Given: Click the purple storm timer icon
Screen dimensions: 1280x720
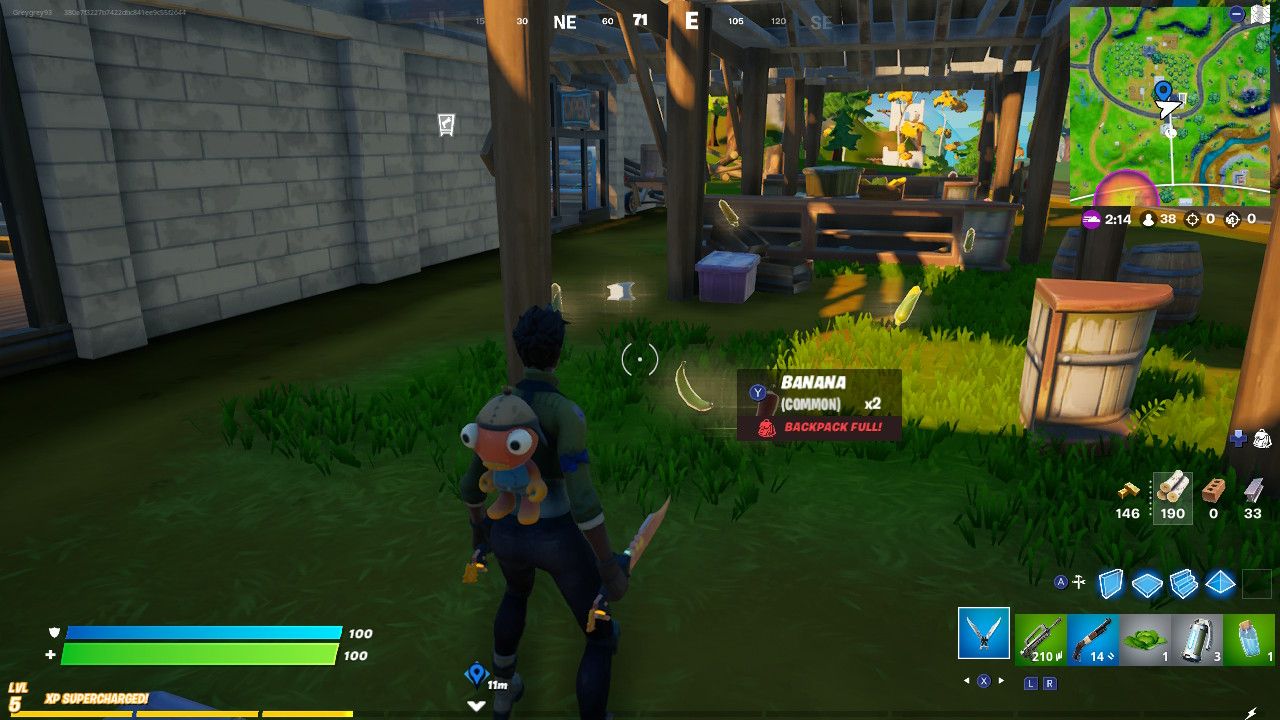Looking at the screenshot, I should coord(1091,220).
